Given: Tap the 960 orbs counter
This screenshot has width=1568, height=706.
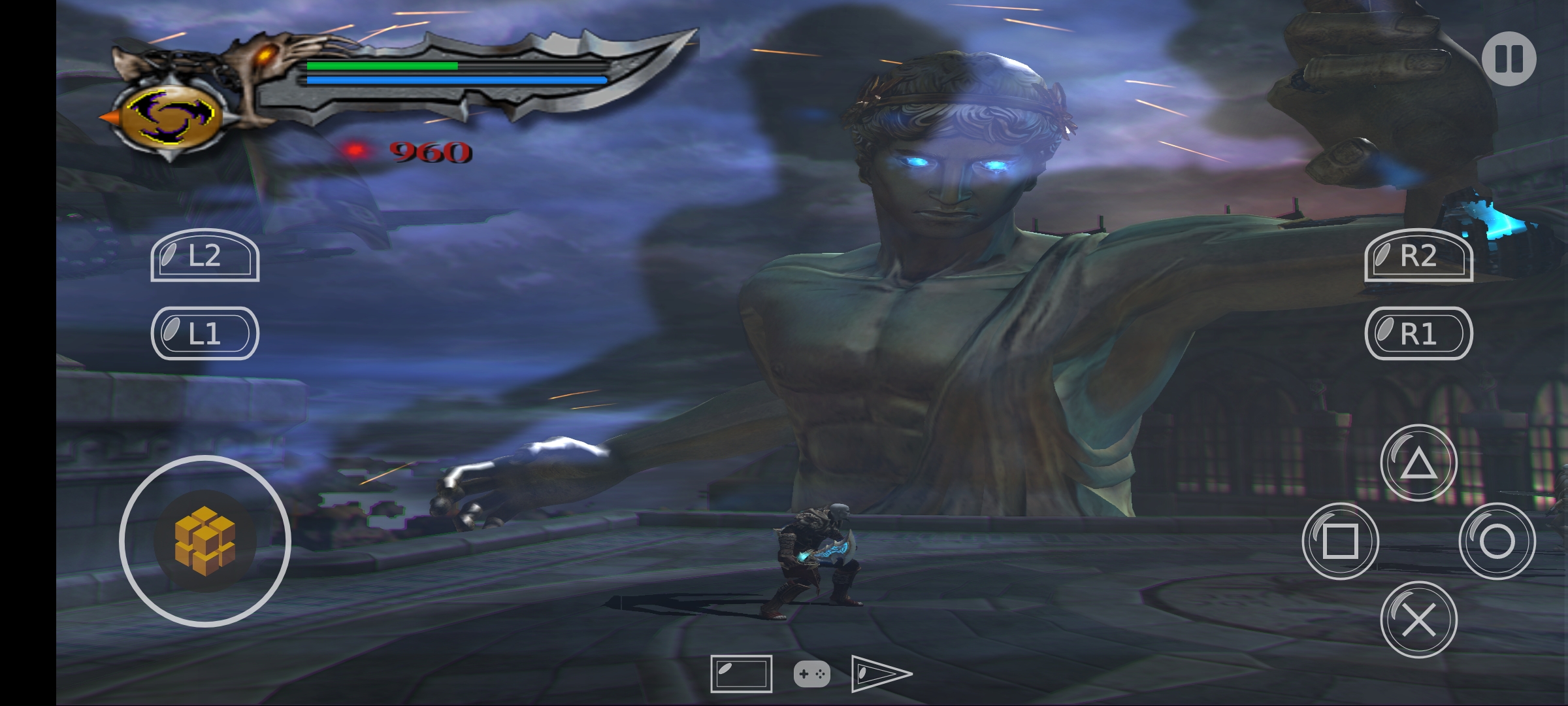Looking at the screenshot, I should click(x=431, y=152).
